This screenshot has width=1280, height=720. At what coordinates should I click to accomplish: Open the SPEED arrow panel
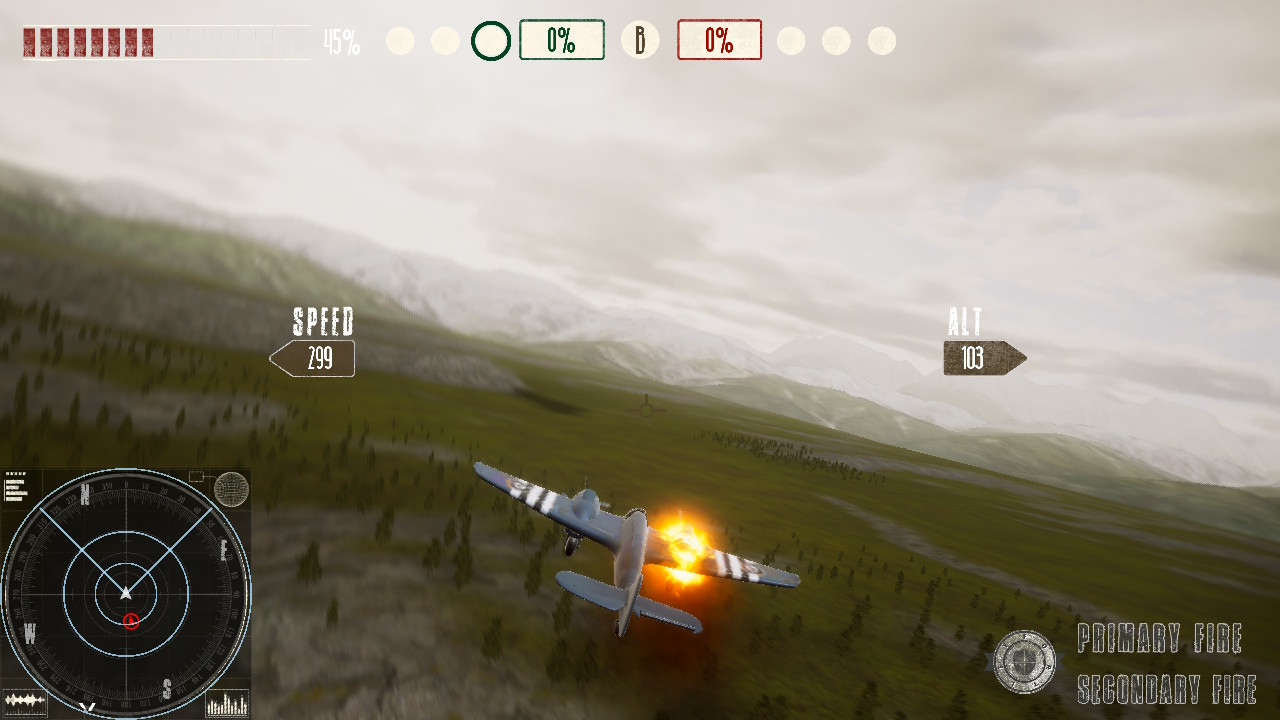click(312, 357)
